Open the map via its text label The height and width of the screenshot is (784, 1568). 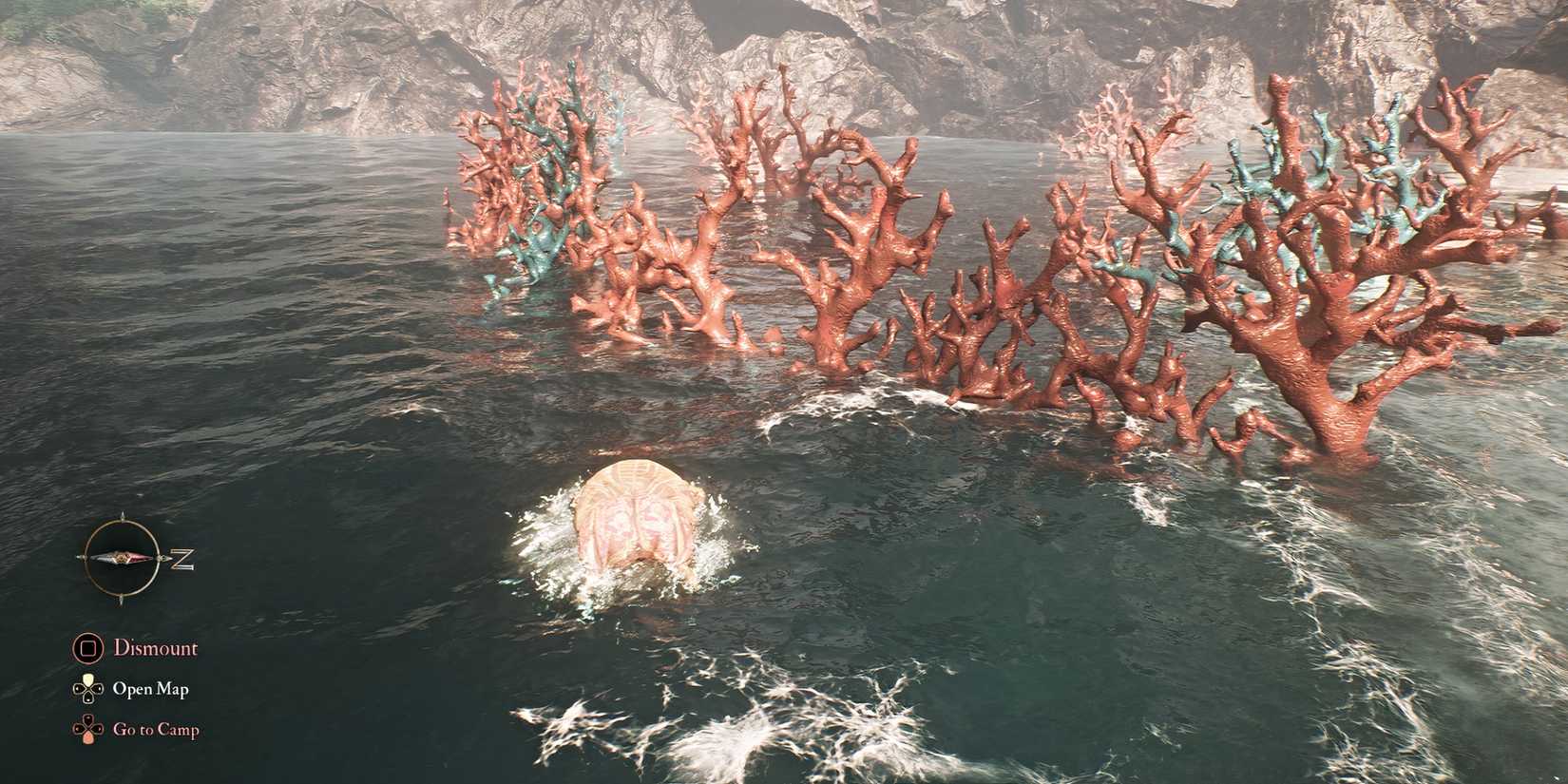tap(153, 687)
